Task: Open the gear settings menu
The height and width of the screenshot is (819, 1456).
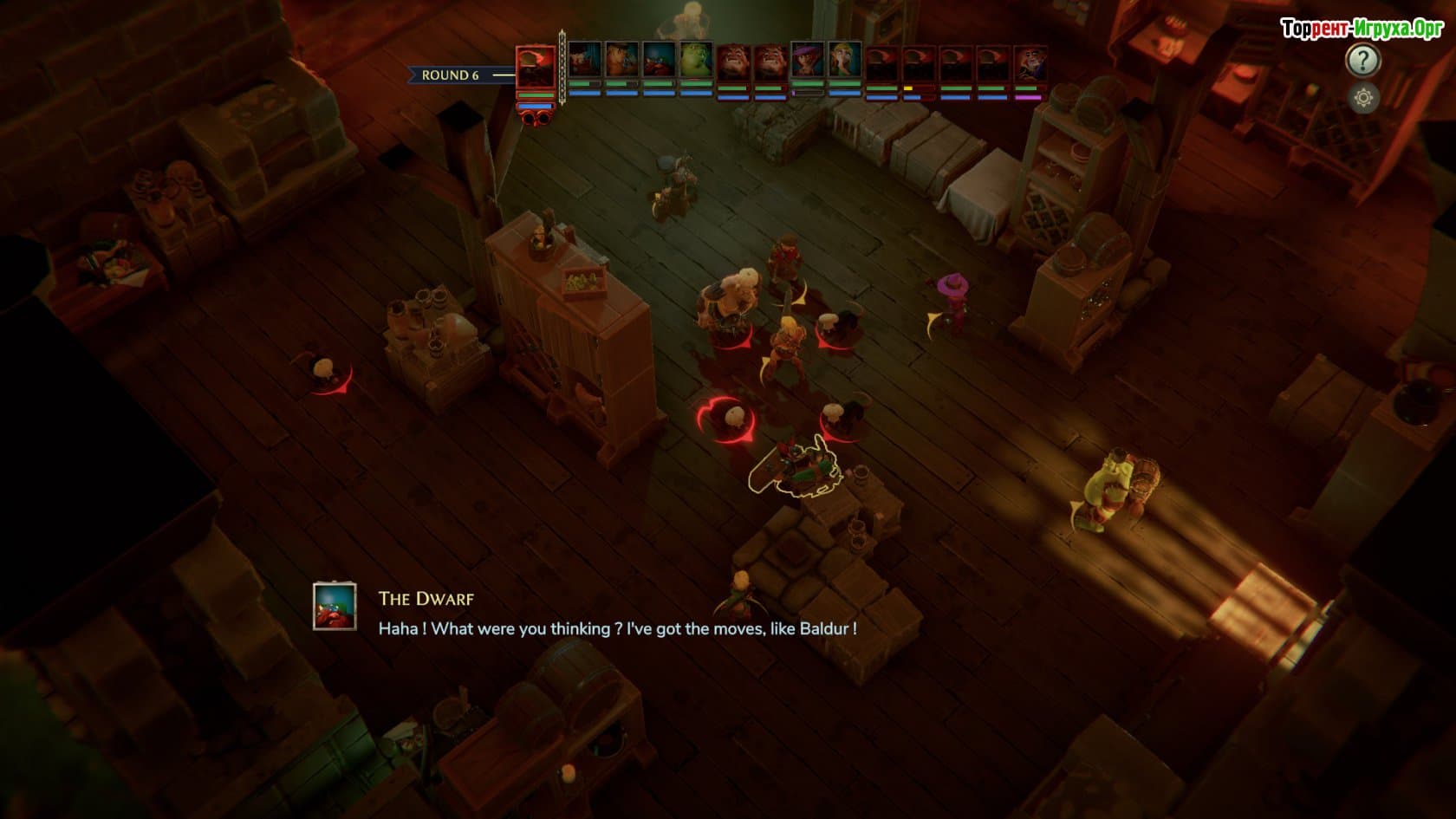Action: click(1363, 98)
